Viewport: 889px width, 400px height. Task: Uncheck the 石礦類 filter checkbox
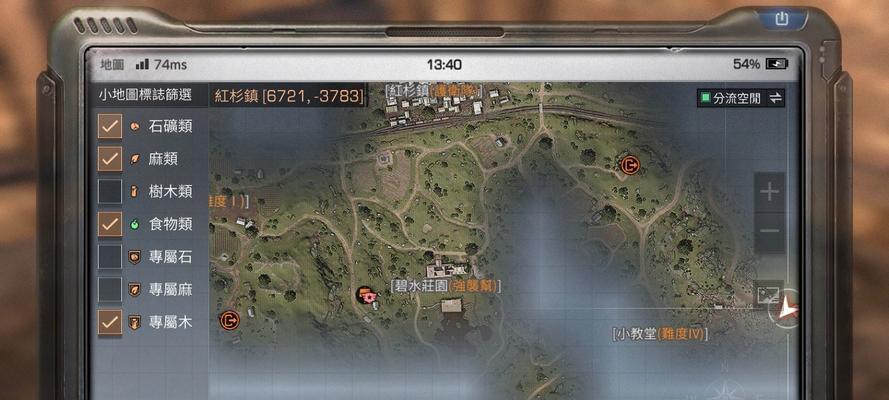(x=110, y=126)
